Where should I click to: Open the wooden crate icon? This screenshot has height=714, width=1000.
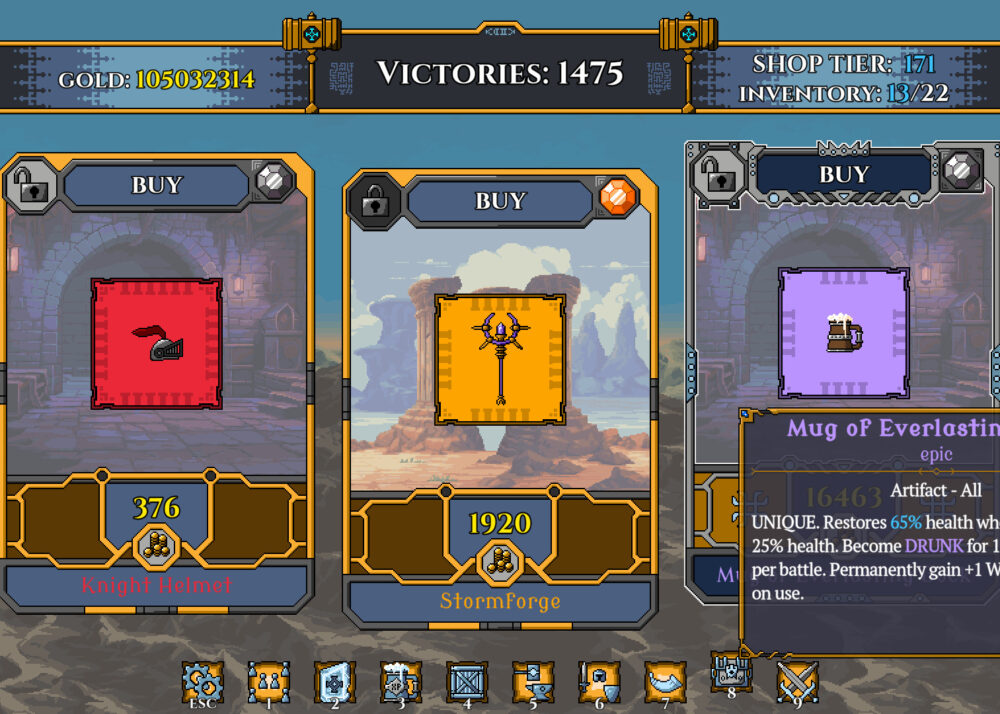pyautogui.click(x=466, y=682)
